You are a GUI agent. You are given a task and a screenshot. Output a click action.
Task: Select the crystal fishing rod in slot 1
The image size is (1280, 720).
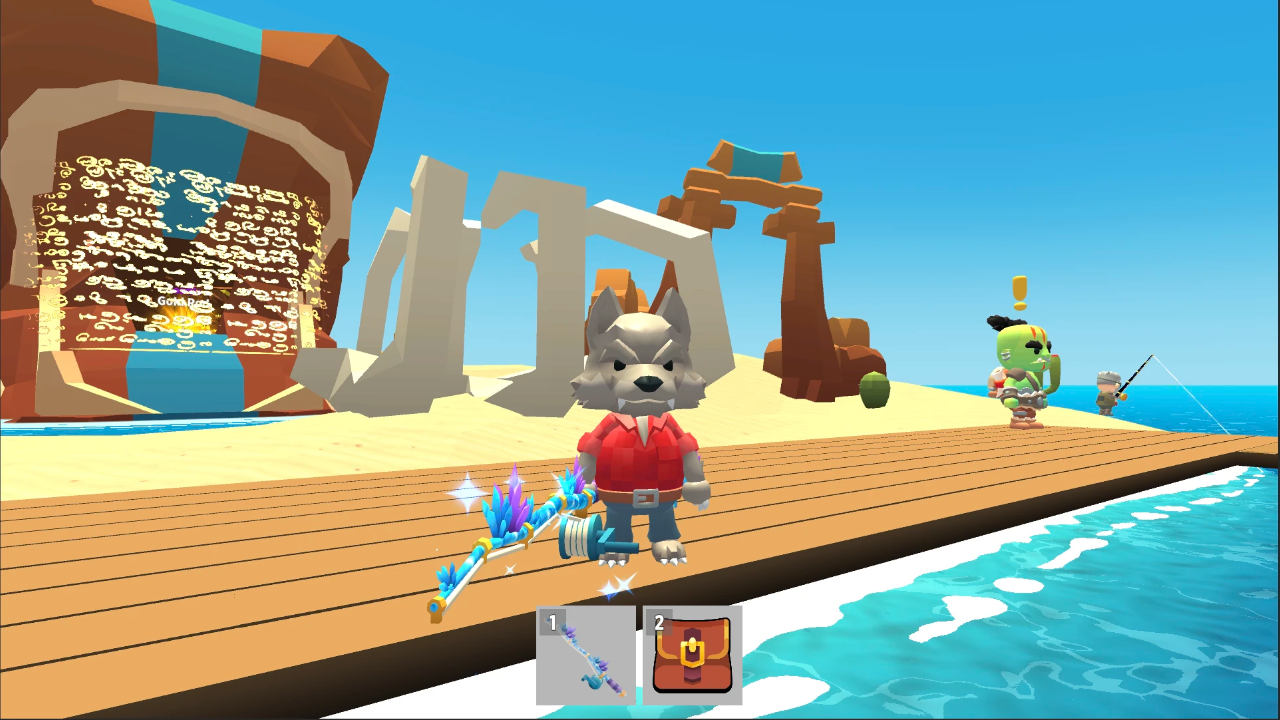[586, 655]
